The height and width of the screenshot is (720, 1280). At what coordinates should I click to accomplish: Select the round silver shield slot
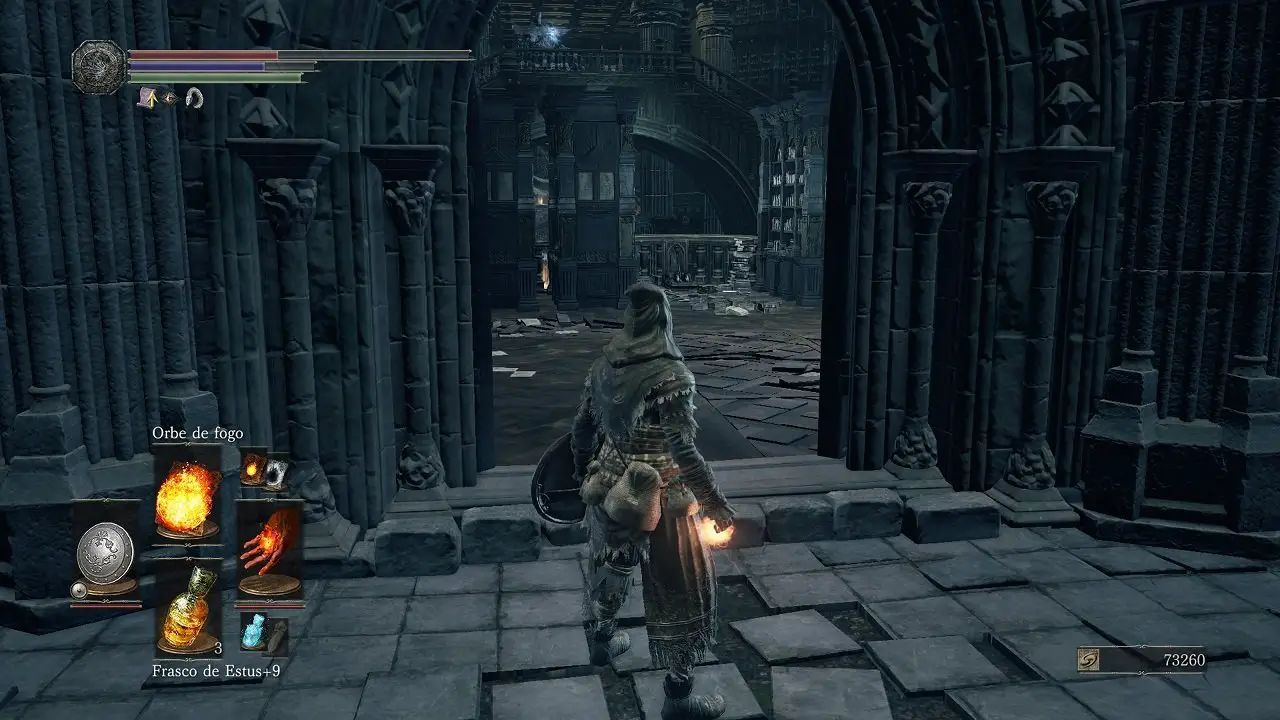coord(105,550)
